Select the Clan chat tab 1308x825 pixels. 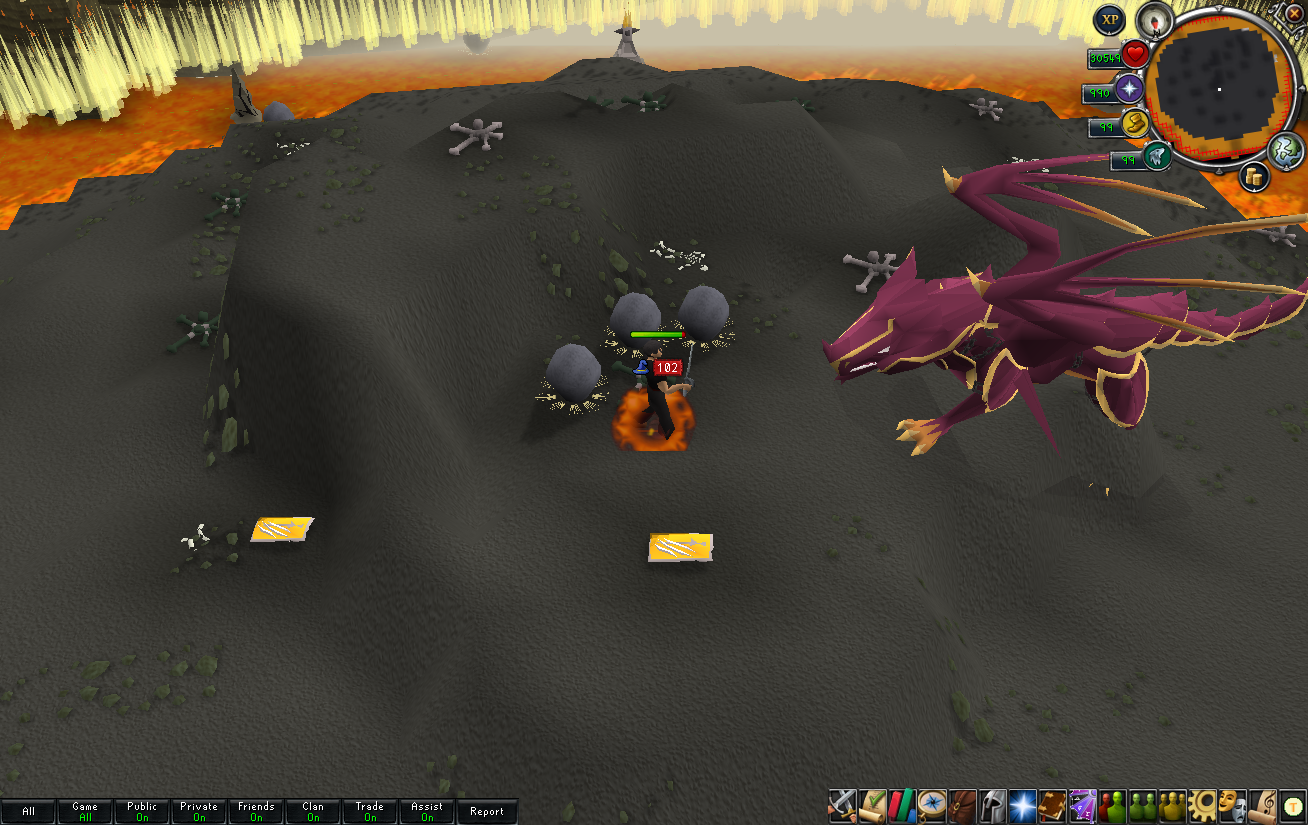coord(313,811)
